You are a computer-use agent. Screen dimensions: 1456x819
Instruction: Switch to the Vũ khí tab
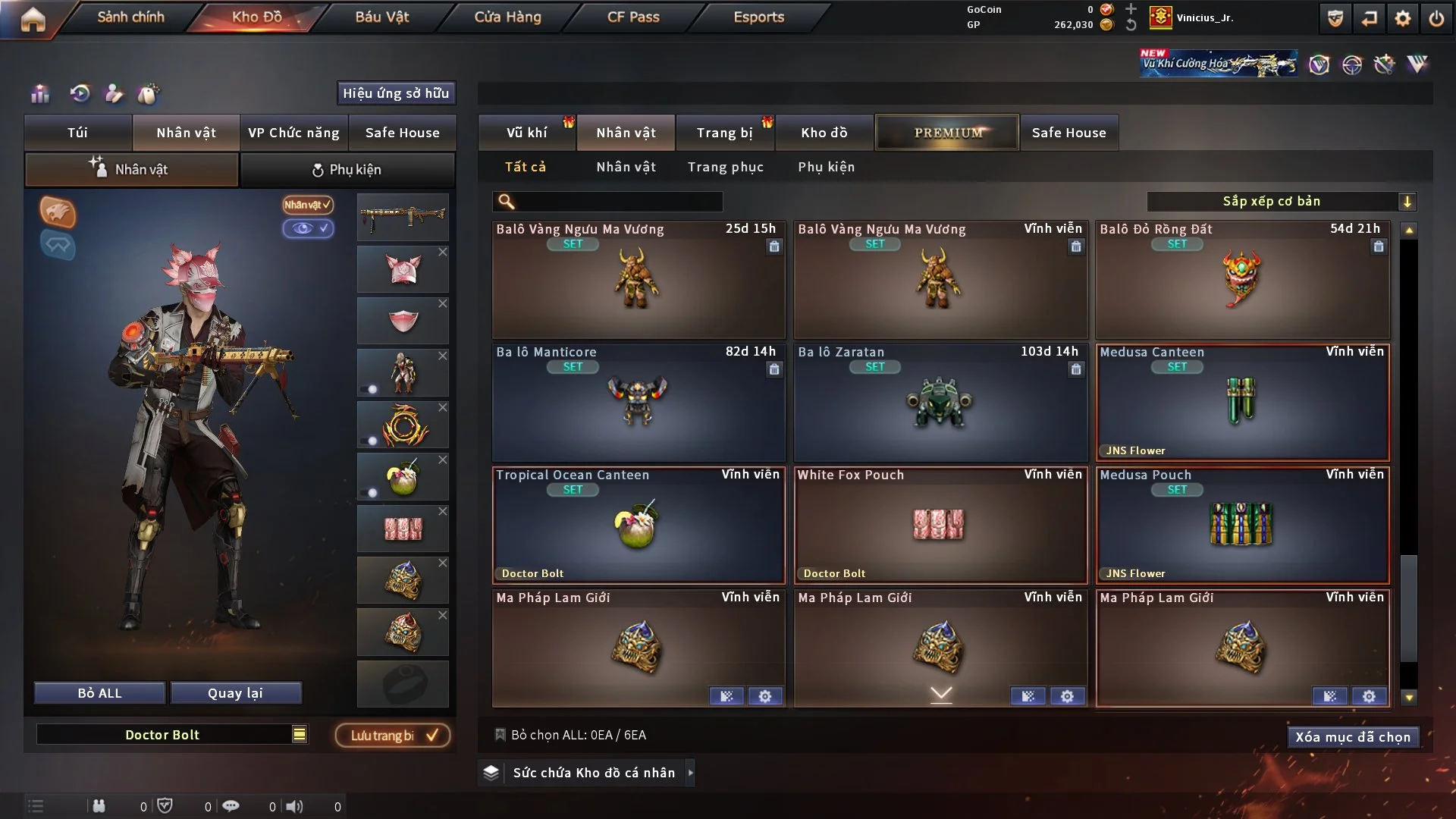(x=526, y=133)
